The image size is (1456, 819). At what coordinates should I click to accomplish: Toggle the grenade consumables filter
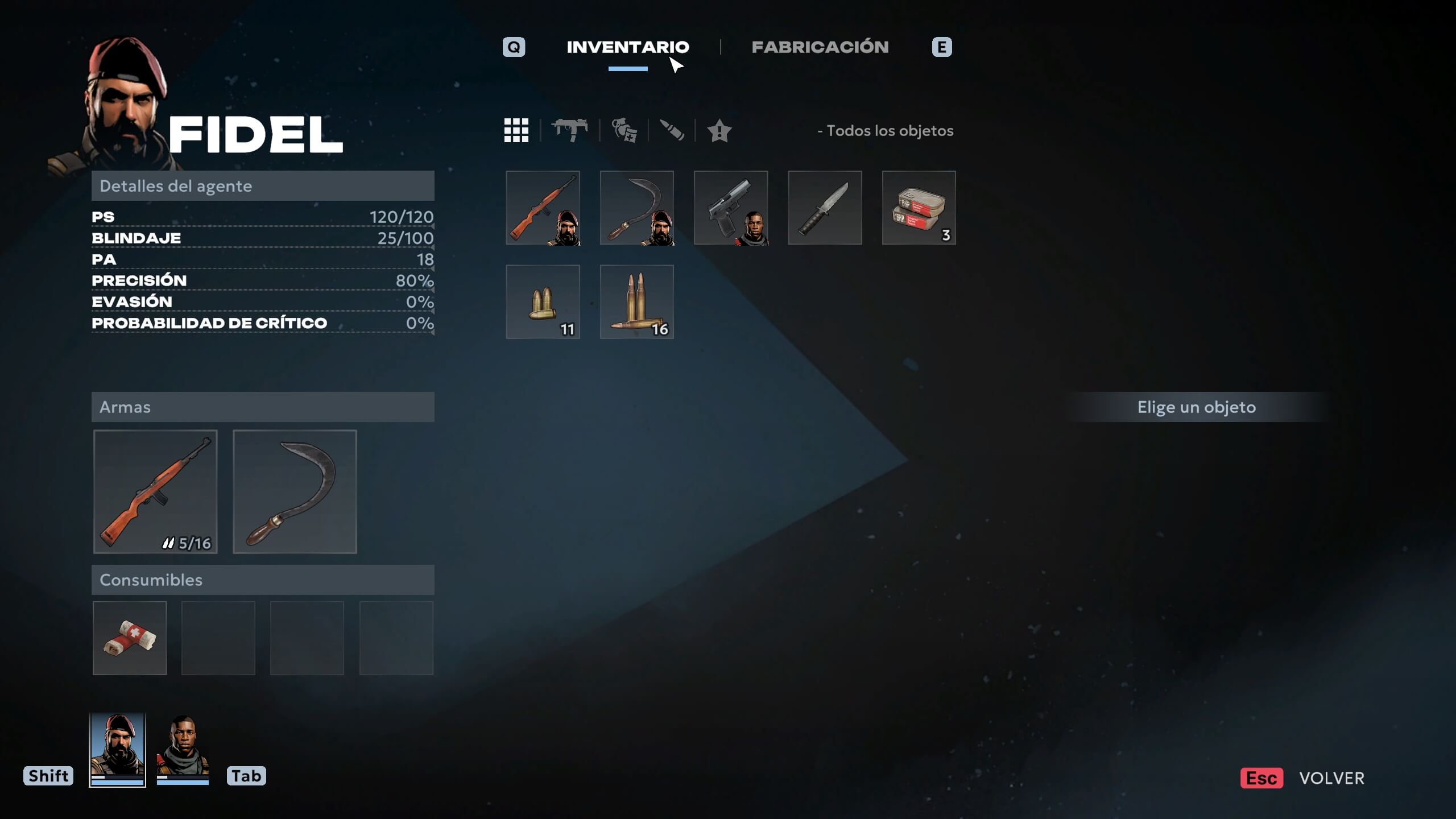[624, 131]
